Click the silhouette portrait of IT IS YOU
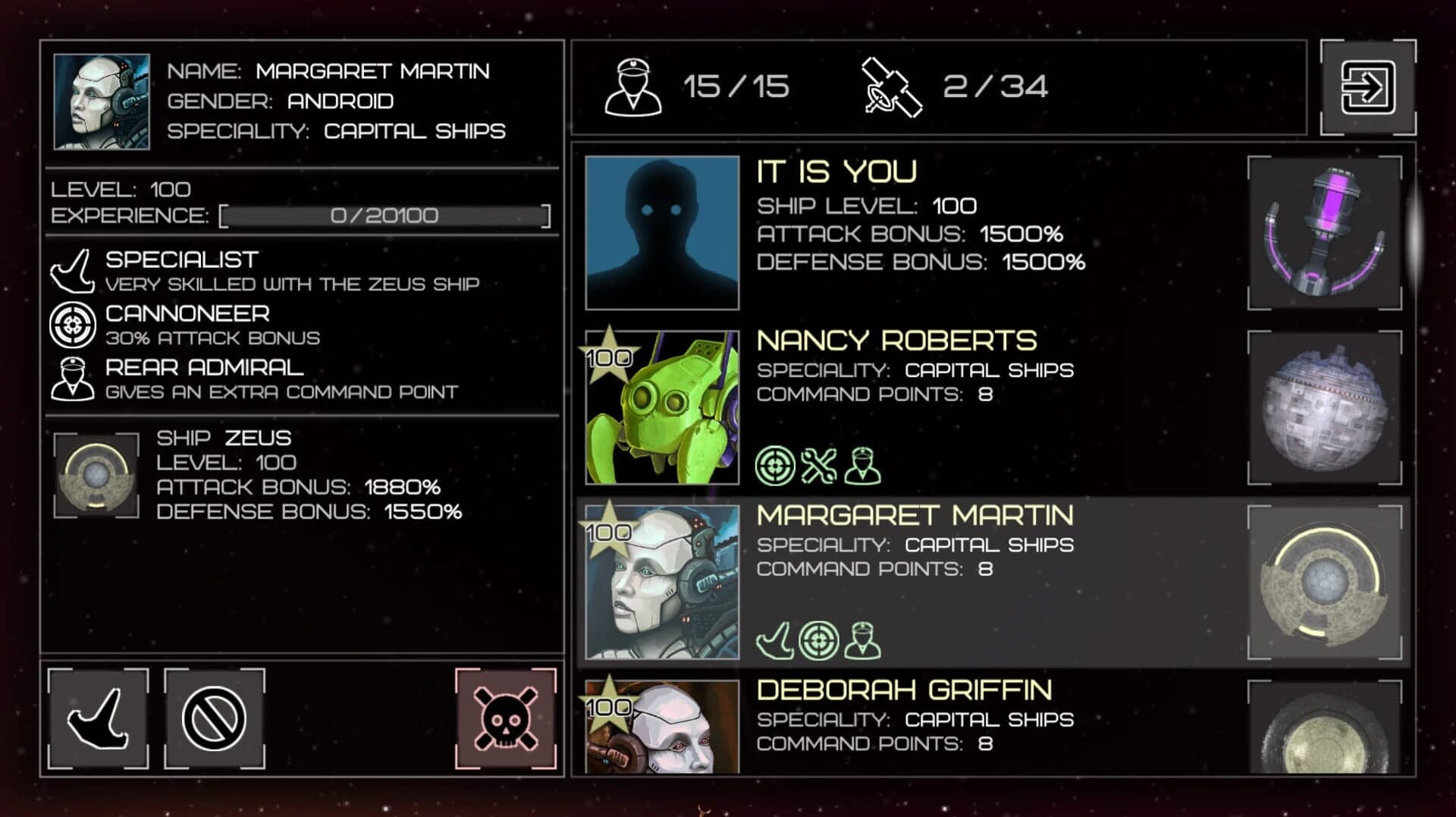Image resolution: width=1456 pixels, height=817 pixels. pos(661,233)
